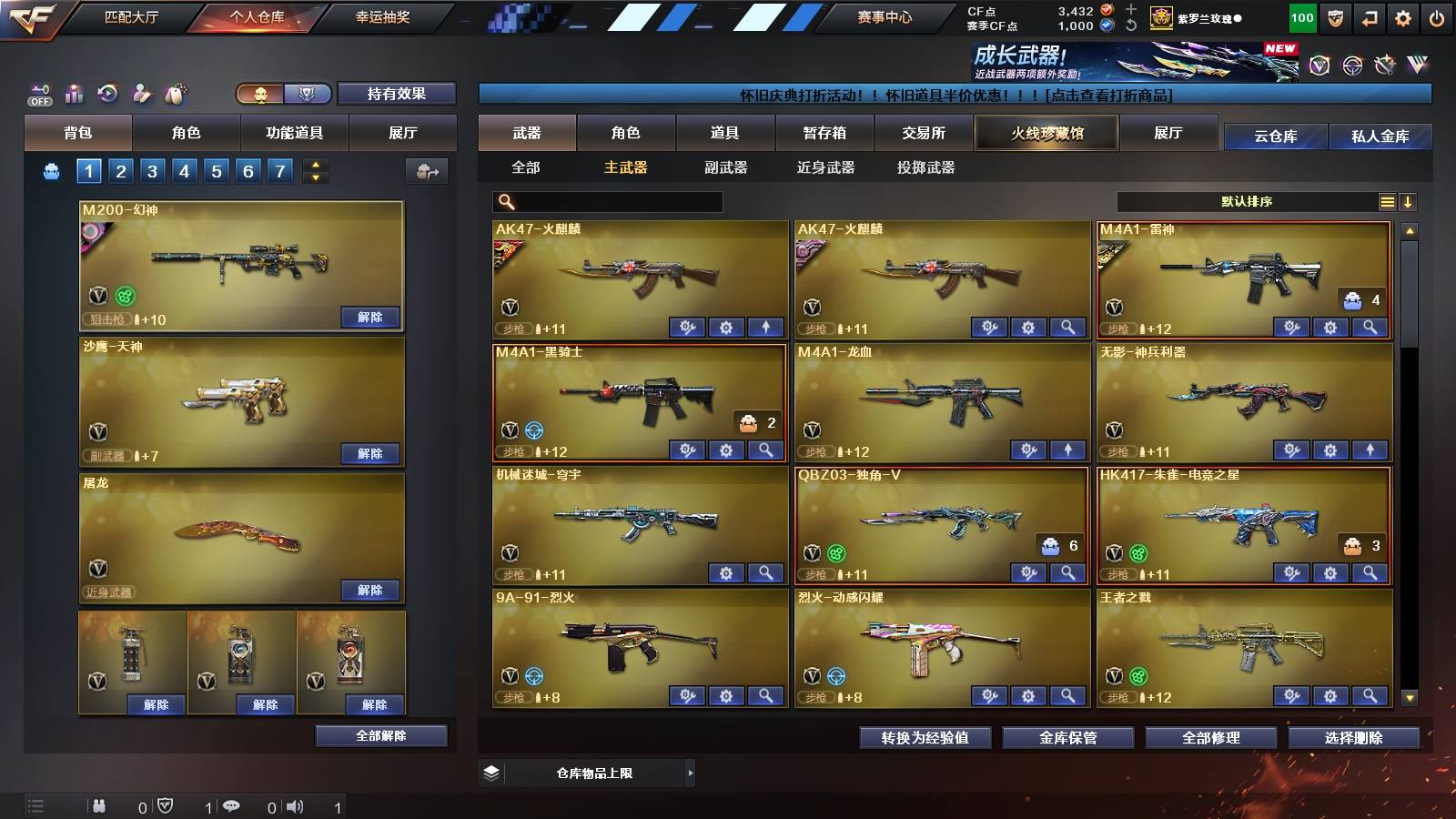Click the friends binoculars icon in bottom bar
The image size is (1456, 819).
pos(98,804)
